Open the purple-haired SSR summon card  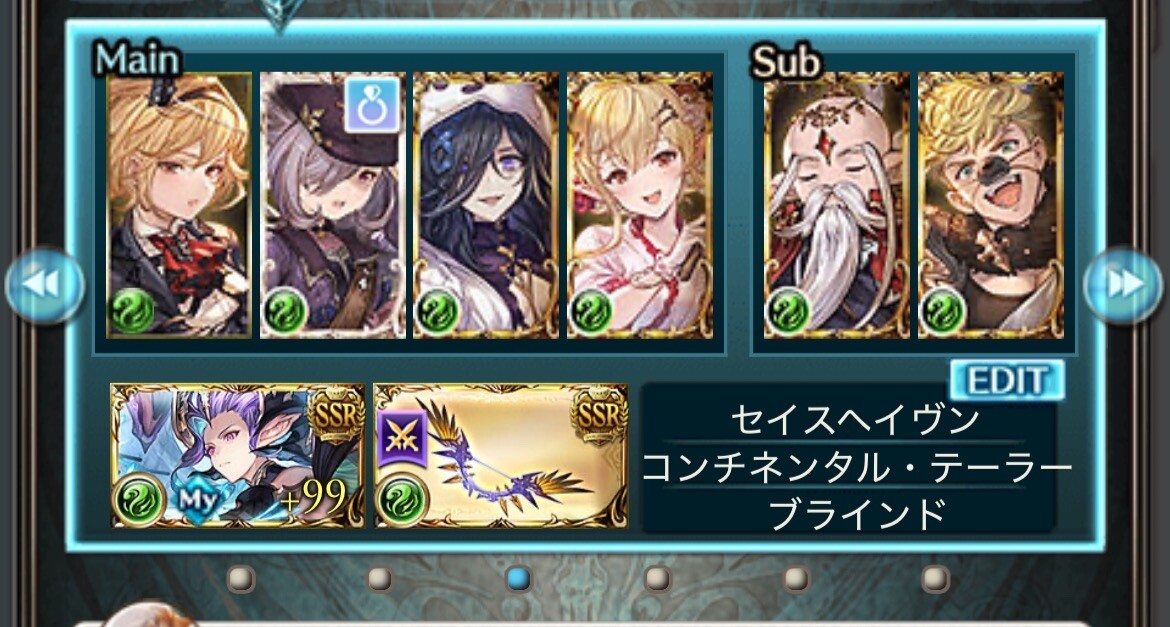pyautogui.click(x=237, y=455)
